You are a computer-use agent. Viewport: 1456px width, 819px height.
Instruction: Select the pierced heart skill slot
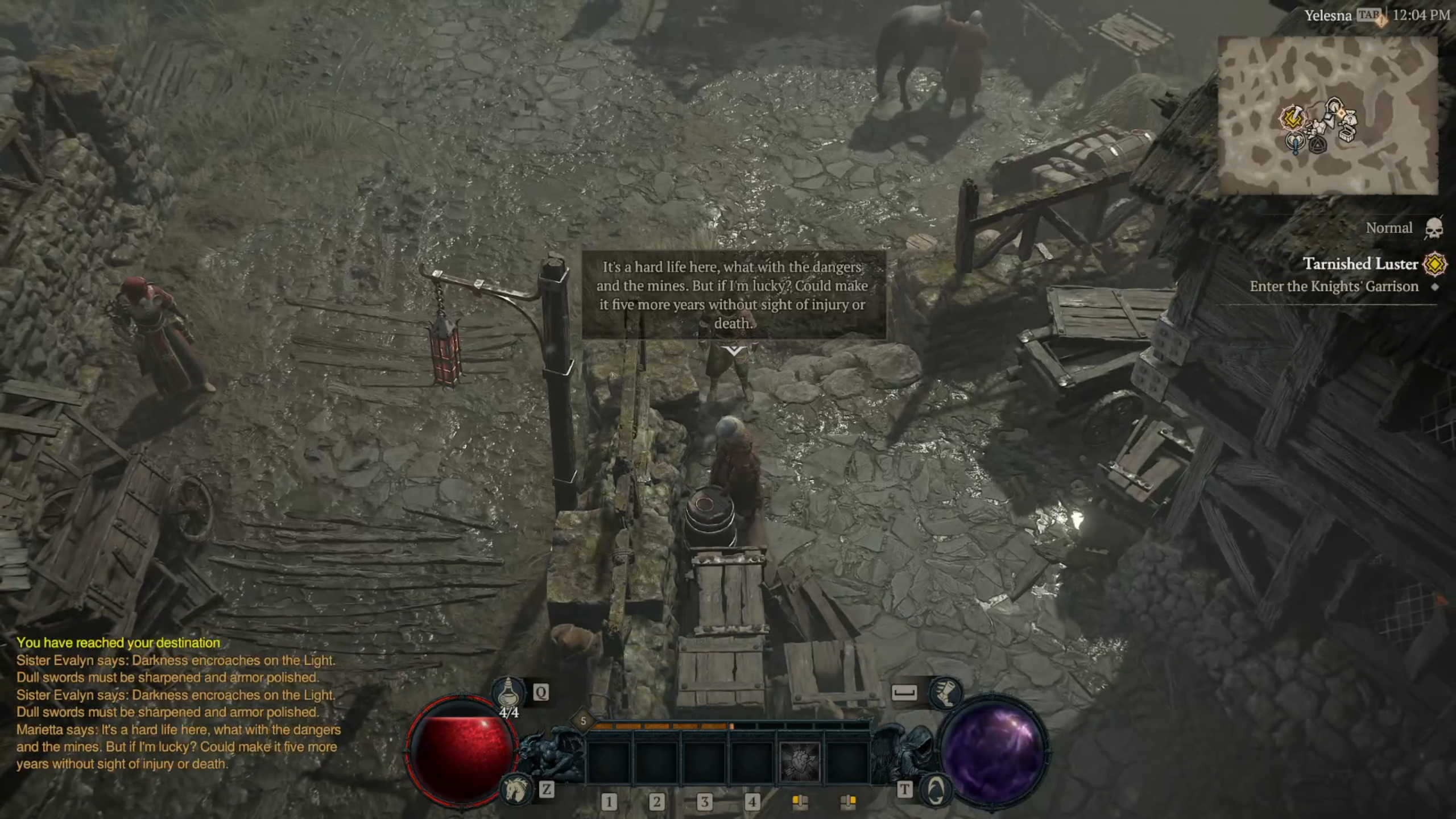click(799, 762)
